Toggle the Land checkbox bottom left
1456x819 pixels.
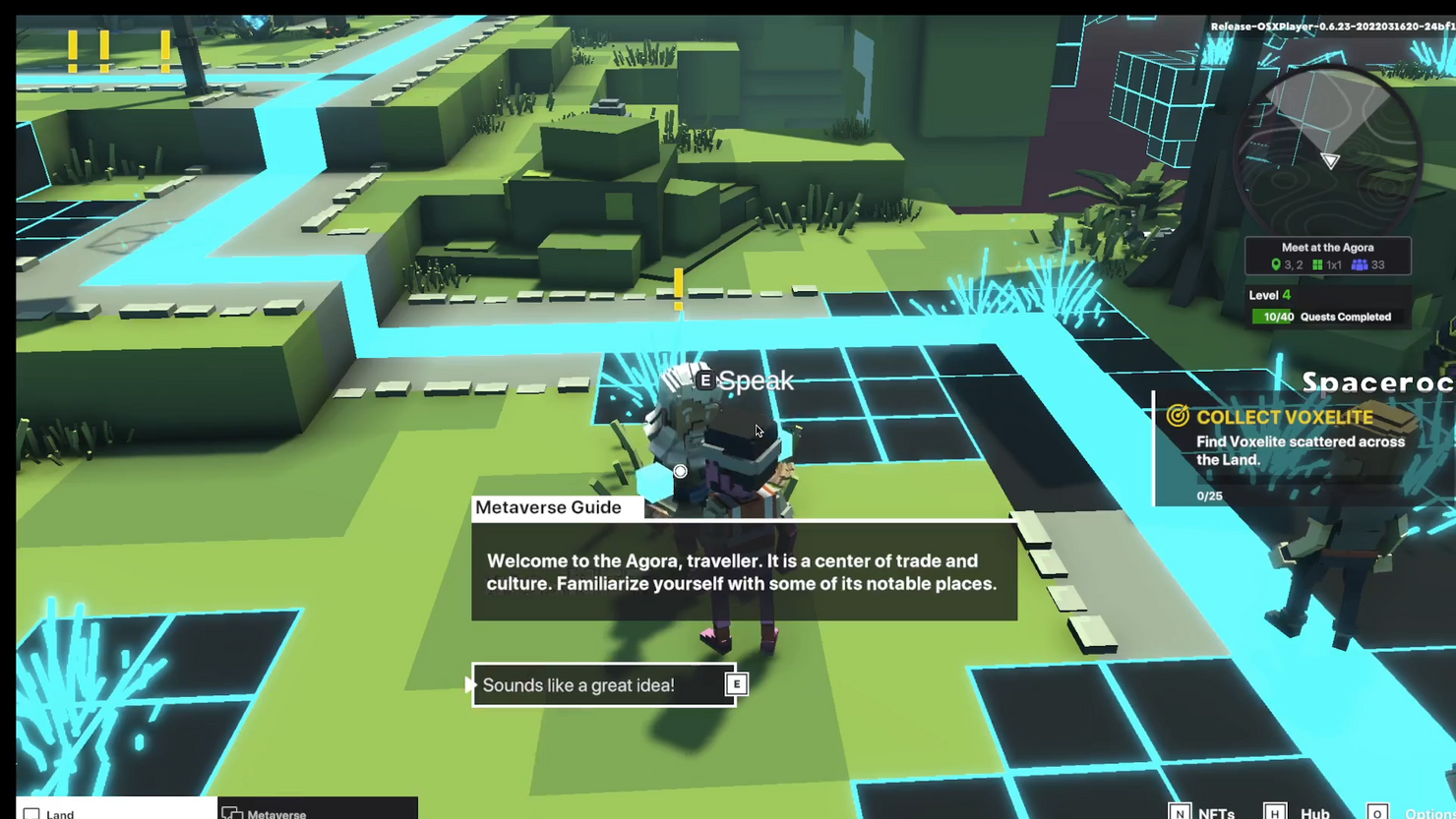31,812
